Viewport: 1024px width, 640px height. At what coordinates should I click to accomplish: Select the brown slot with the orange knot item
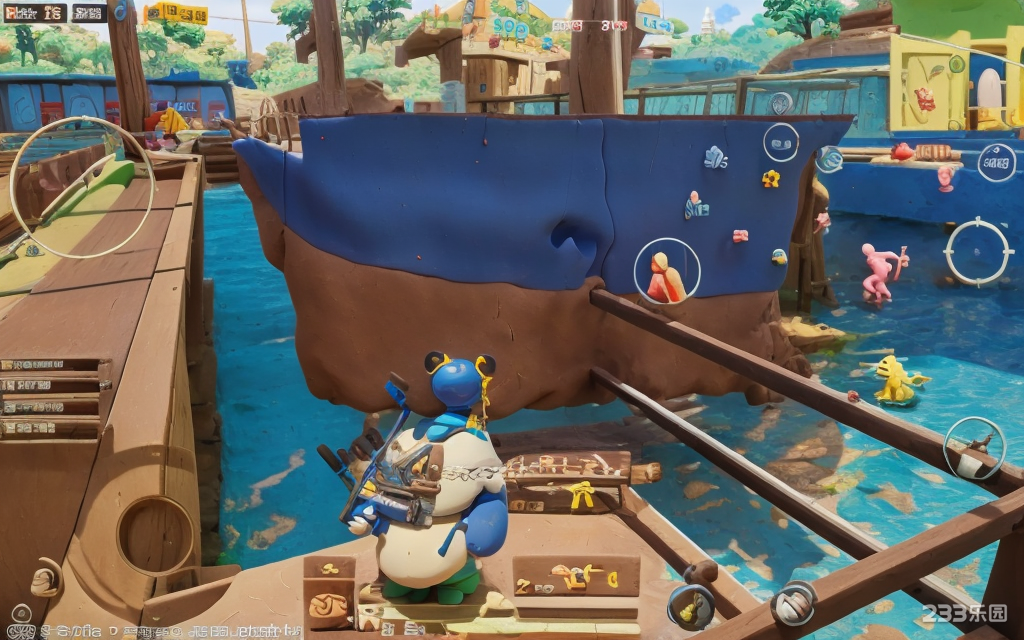(328, 605)
